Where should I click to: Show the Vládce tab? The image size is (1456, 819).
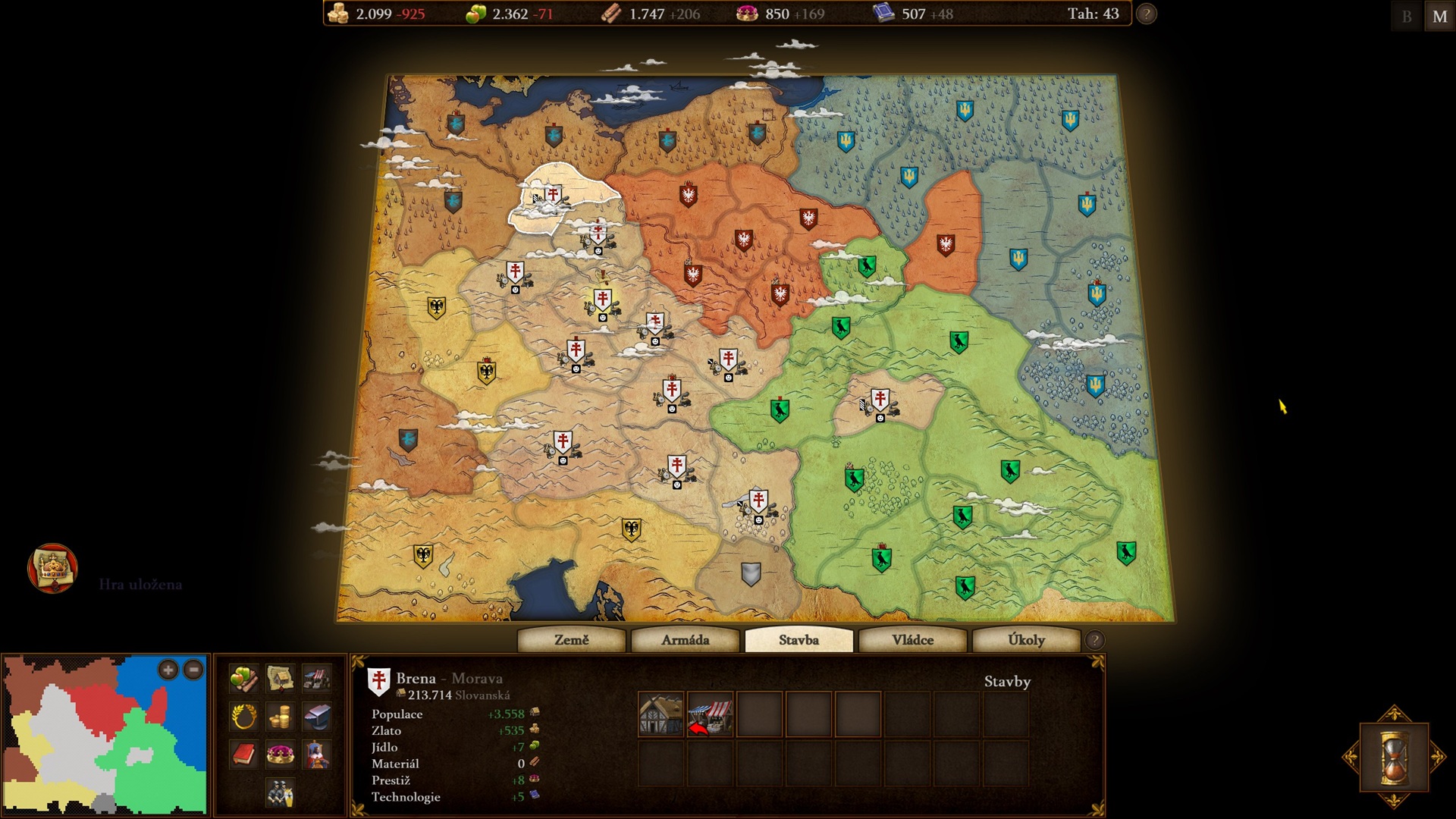912,640
